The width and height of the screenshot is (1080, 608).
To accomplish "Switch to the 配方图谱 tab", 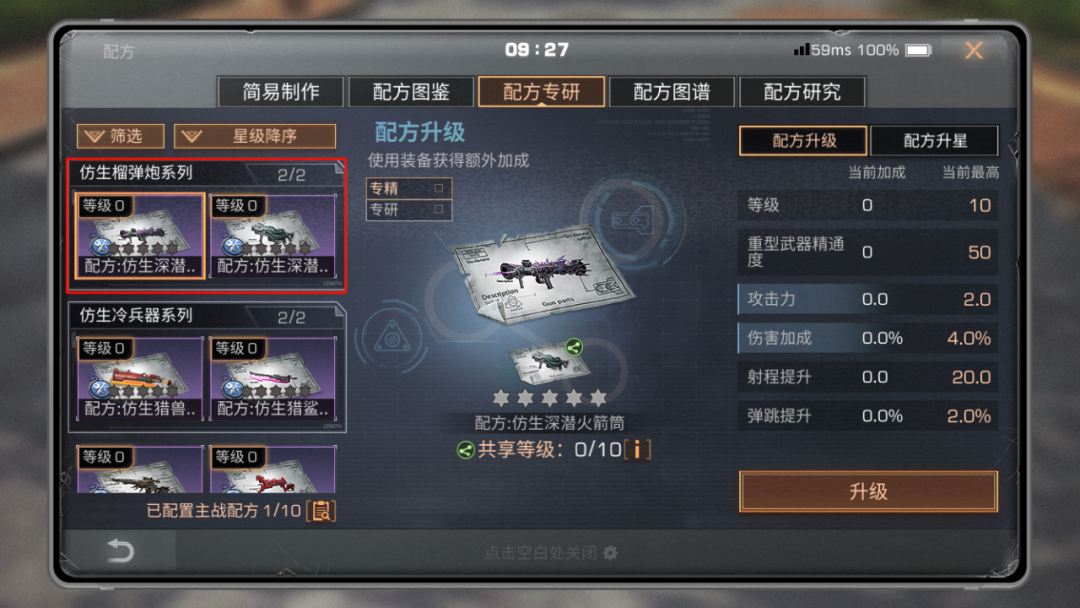I will coord(672,92).
